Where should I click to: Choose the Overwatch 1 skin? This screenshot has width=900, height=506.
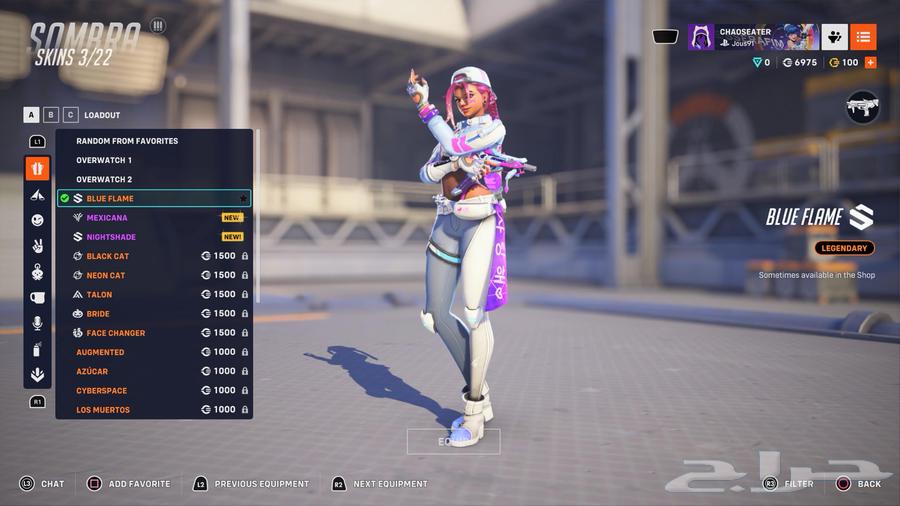point(104,160)
